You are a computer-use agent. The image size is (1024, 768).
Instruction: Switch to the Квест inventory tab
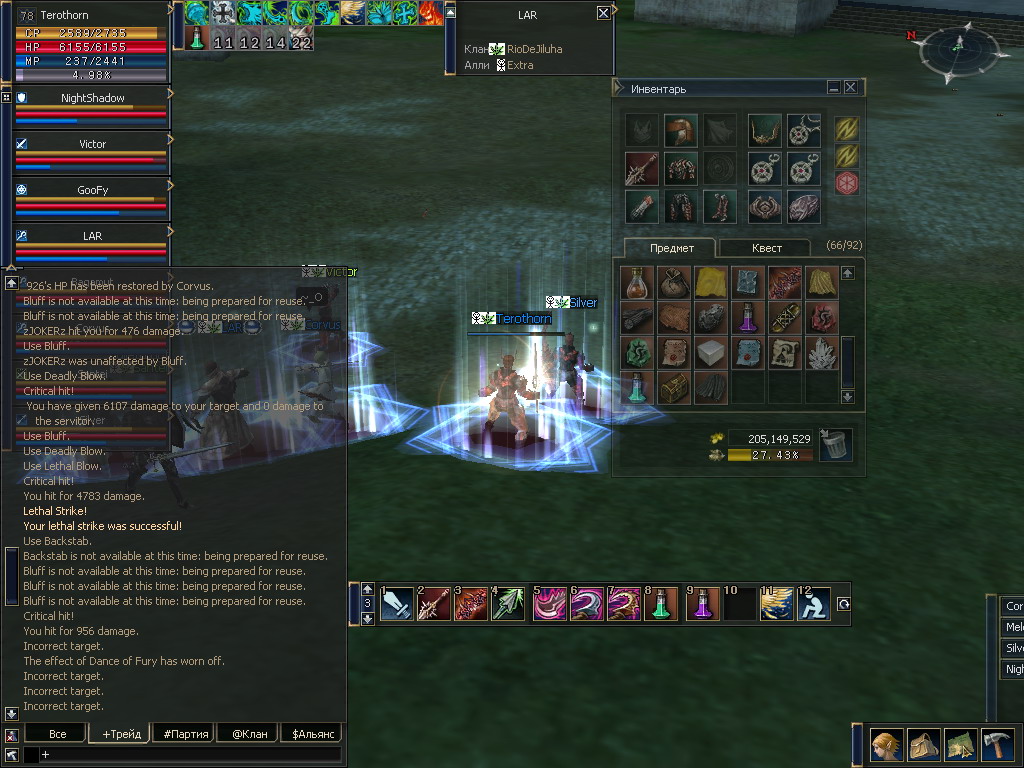pos(767,248)
